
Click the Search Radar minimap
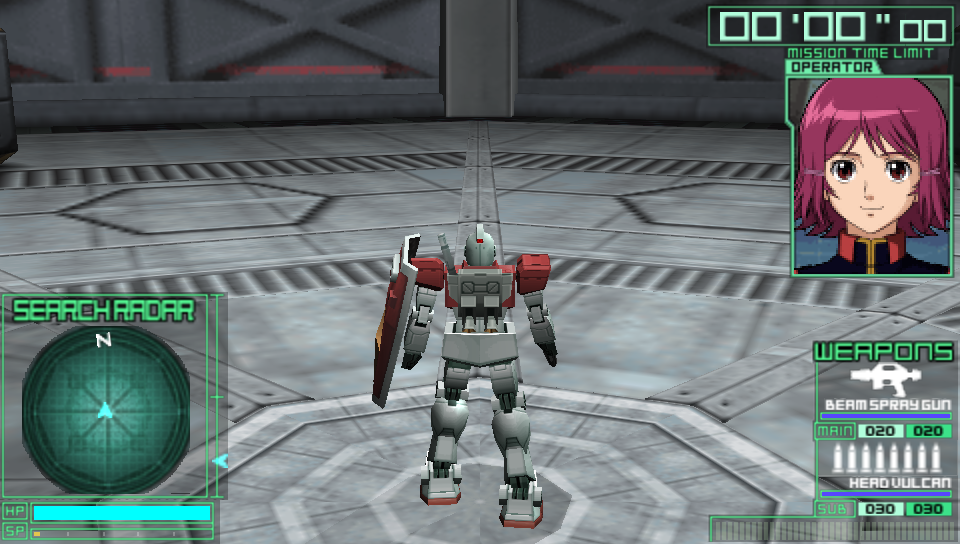point(105,410)
